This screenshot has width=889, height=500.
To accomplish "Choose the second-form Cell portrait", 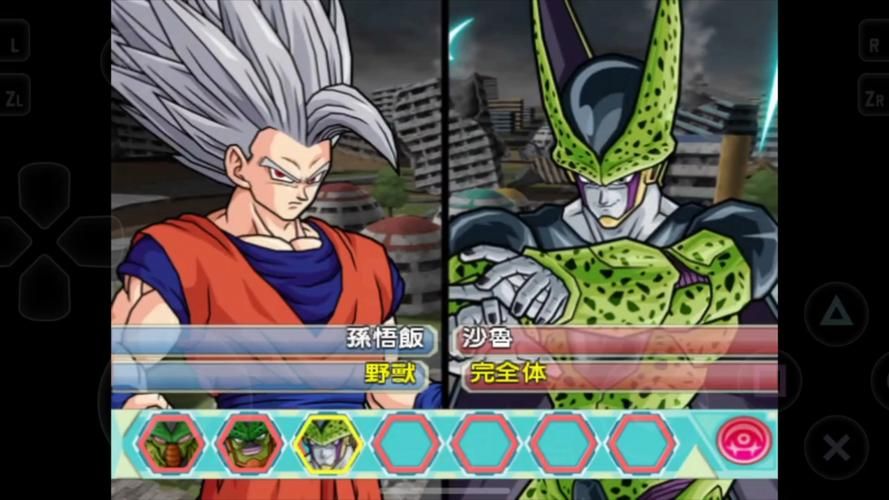I will [x=248, y=442].
